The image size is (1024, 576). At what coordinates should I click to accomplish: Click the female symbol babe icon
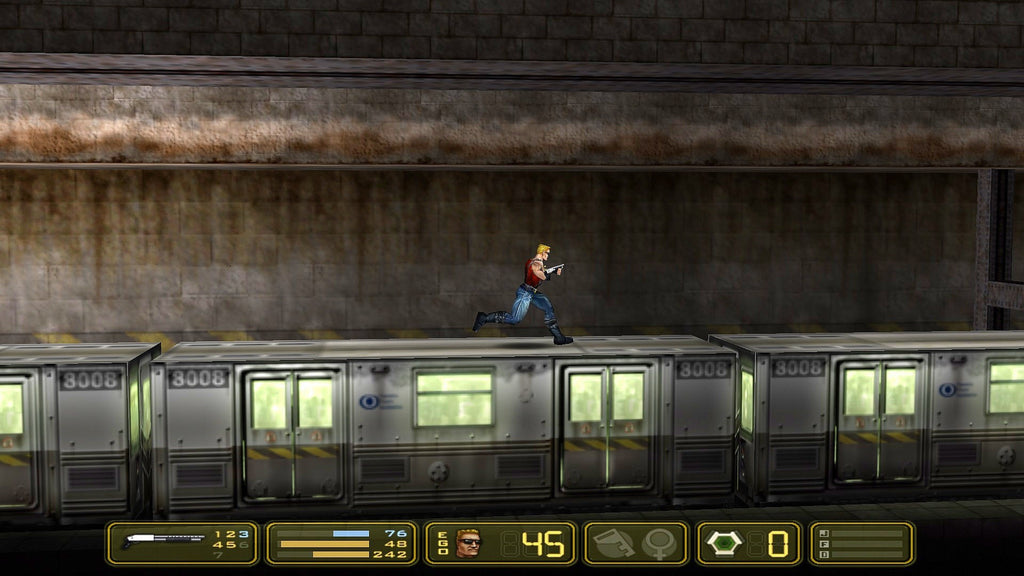coord(660,543)
